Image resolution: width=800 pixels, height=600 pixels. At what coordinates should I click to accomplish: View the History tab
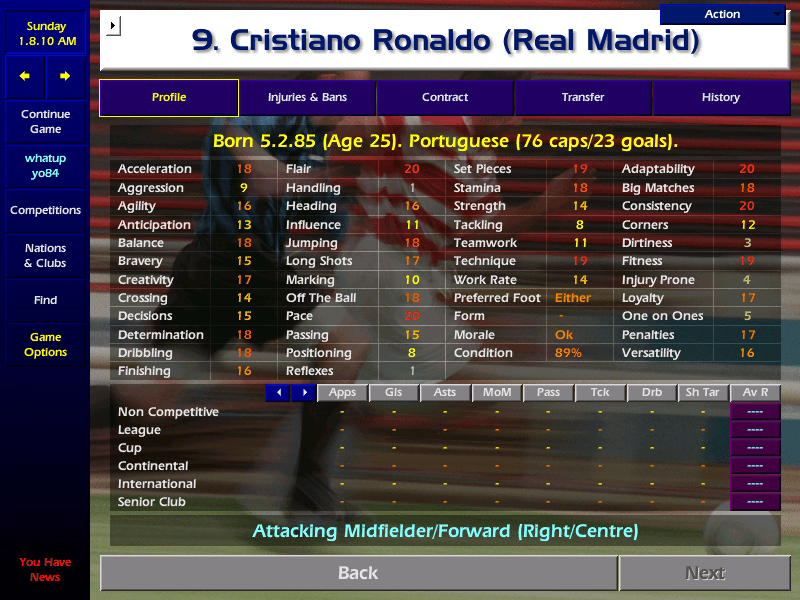[x=720, y=98]
